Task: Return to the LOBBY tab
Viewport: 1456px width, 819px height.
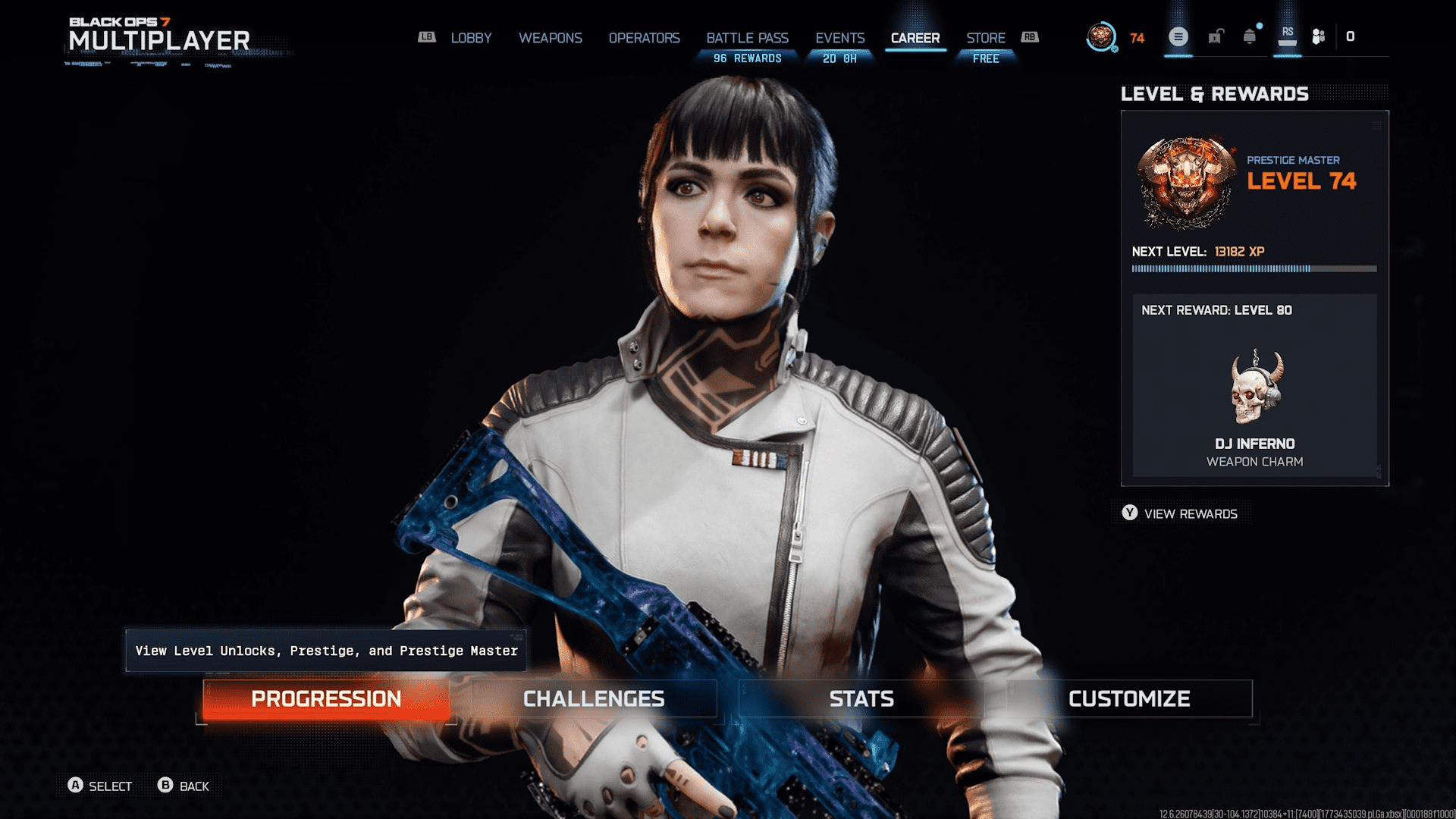Action: point(471,38)
